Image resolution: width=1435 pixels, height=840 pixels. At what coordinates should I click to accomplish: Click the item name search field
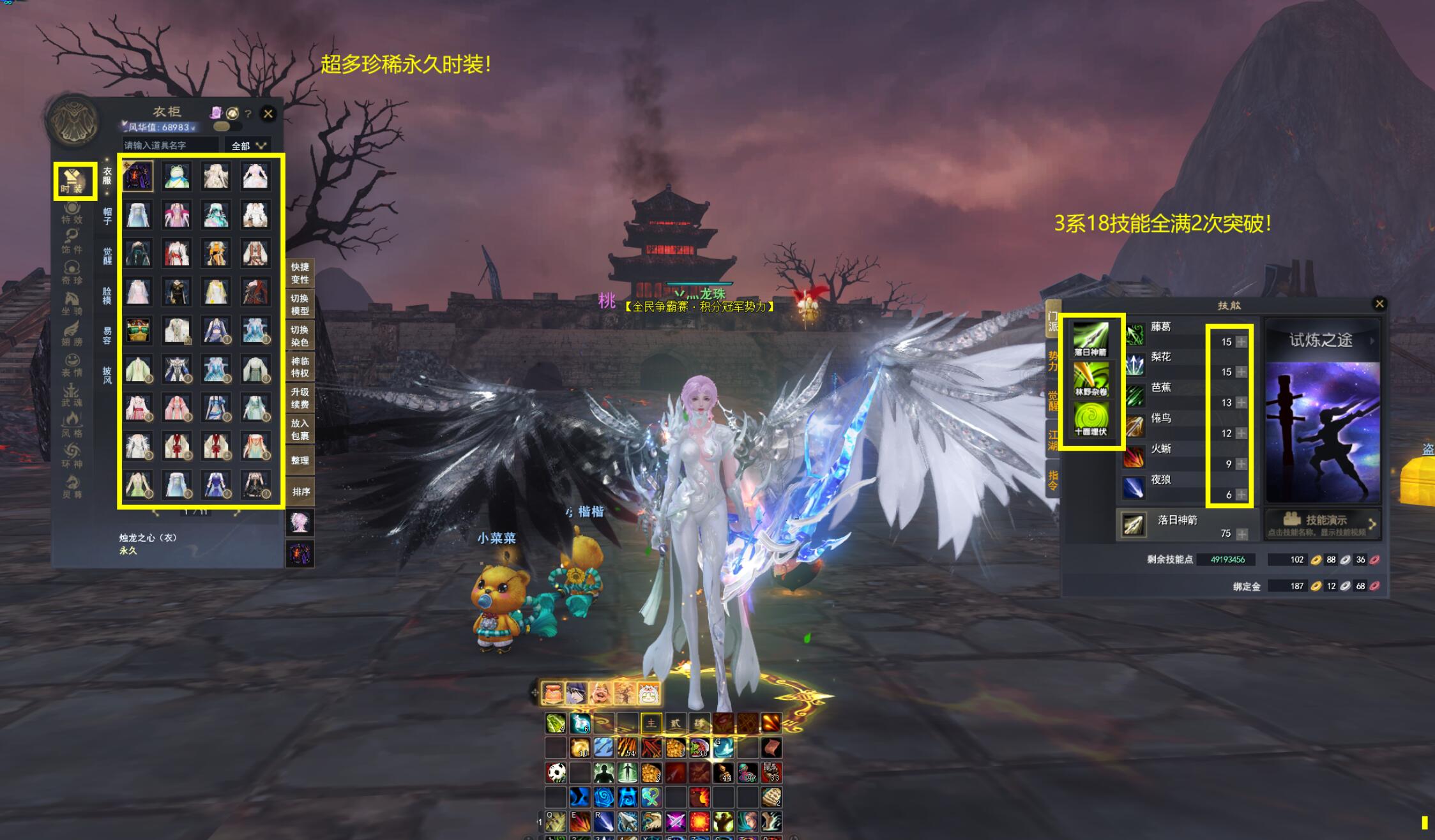[169, 146]
